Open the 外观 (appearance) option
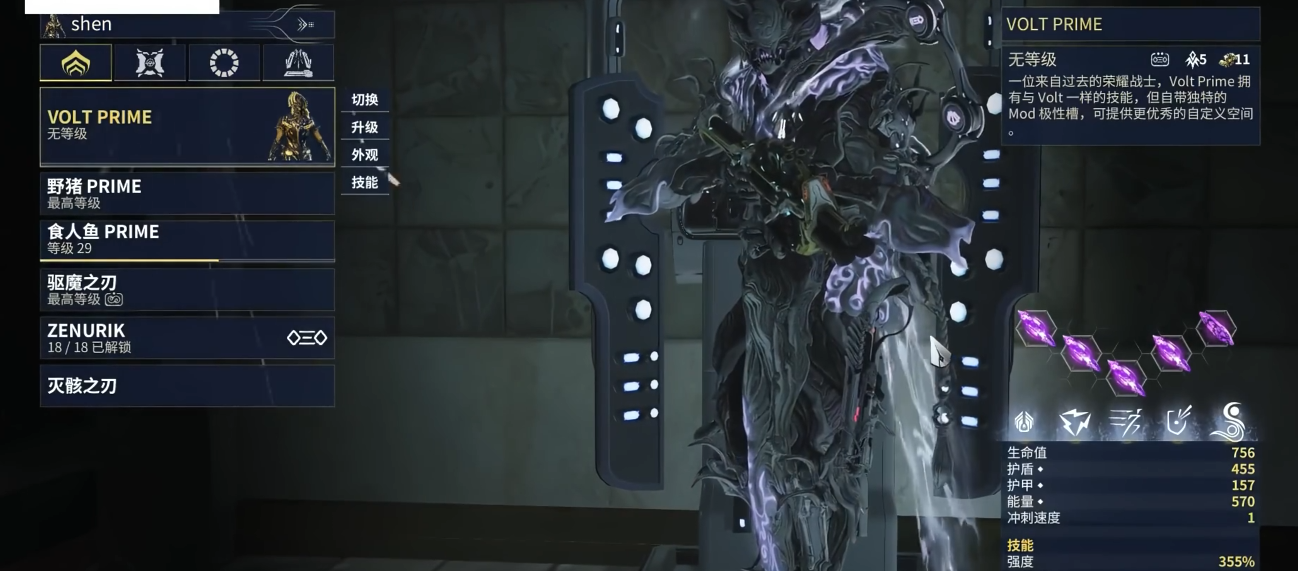The width and height of the screenshot is (1298, 571). click(365, 155)
